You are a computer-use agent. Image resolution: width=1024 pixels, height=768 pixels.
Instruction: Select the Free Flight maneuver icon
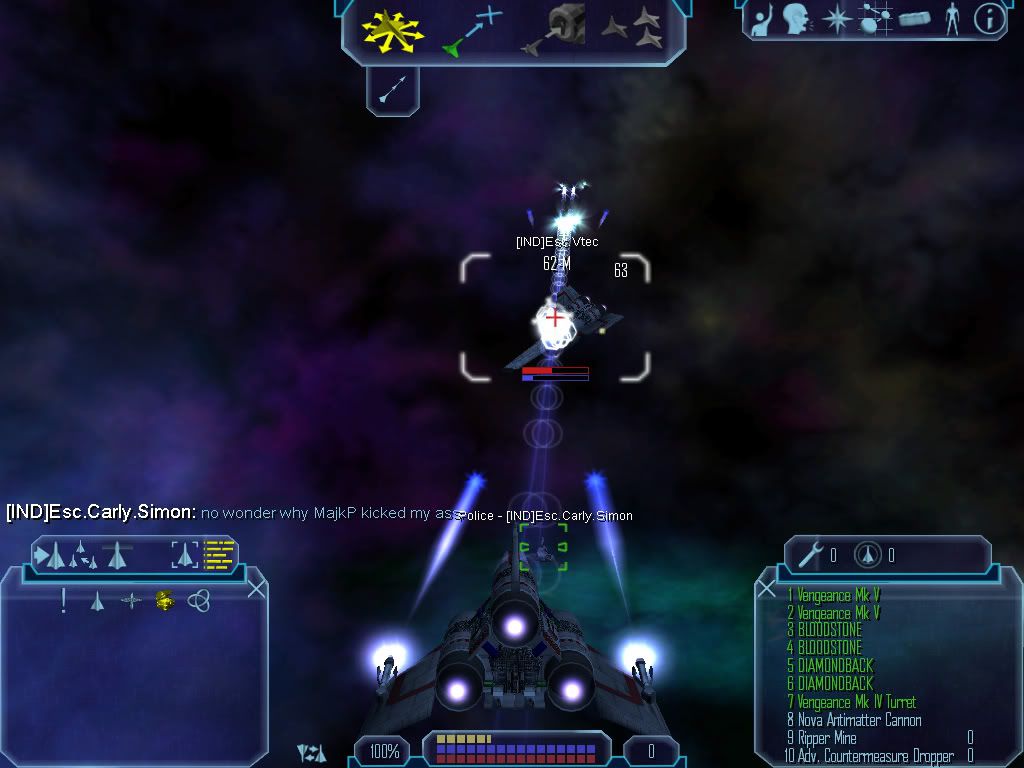[393, 30]
